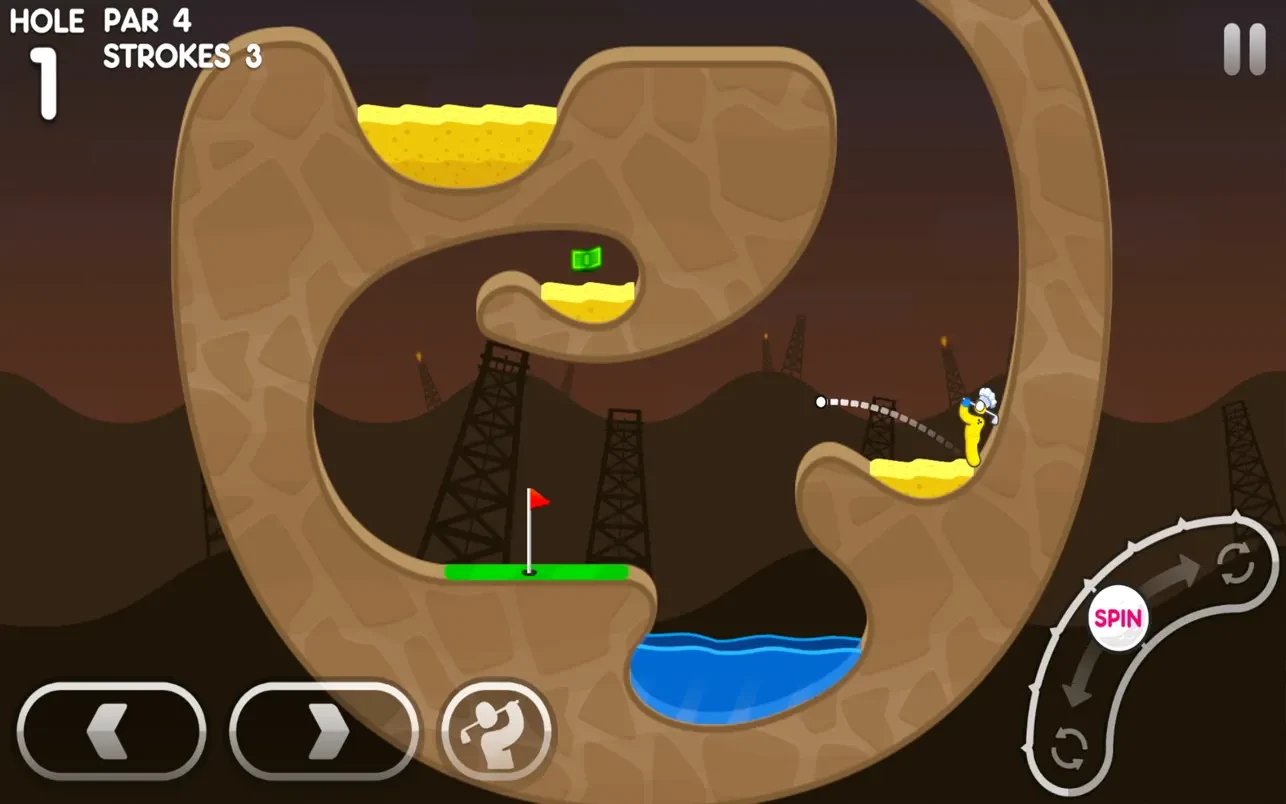This screenshot has height=804, width=1286.
Task: Tap the left aim arrow button
Action: [x=111, y=731]
